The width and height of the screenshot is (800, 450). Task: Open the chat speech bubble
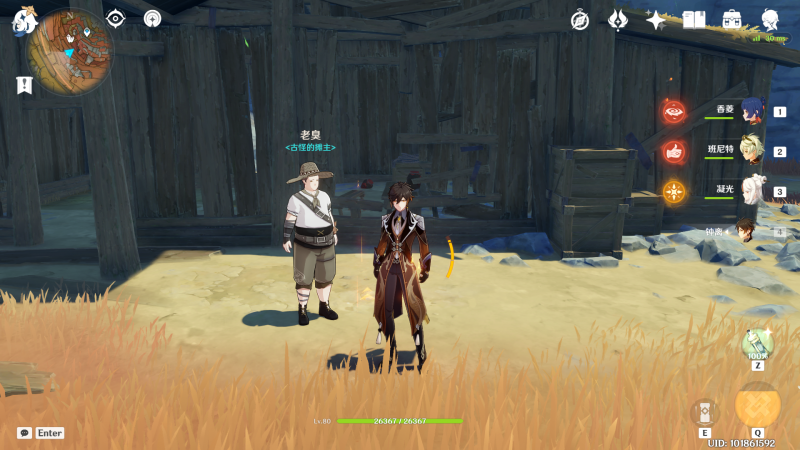(24, 433)
